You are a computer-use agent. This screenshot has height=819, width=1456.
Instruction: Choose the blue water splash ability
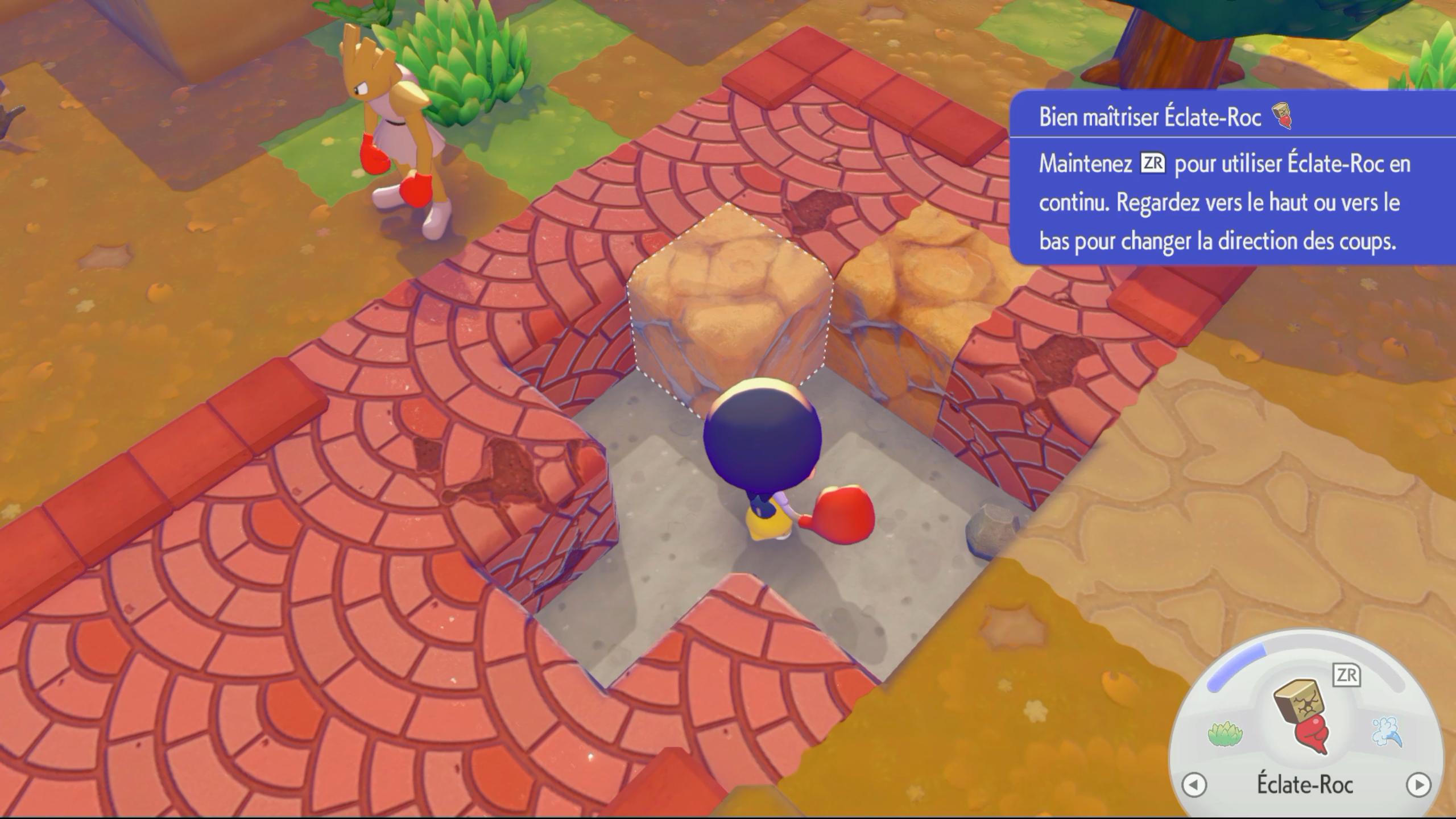tap(1387, 732)
